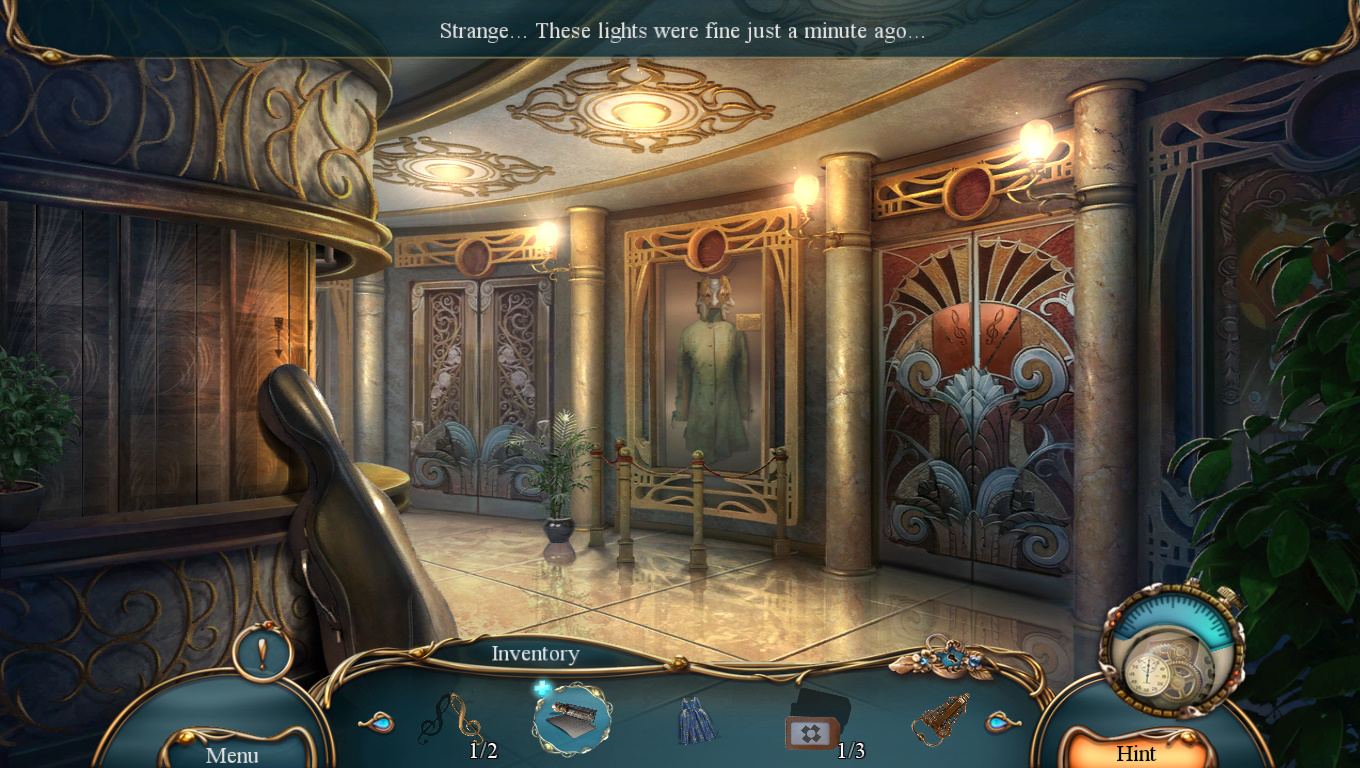The width and height of the screenshot is (1360, 768).
Task: Click the right inventory scroll arrow
Action: [999, 722]
